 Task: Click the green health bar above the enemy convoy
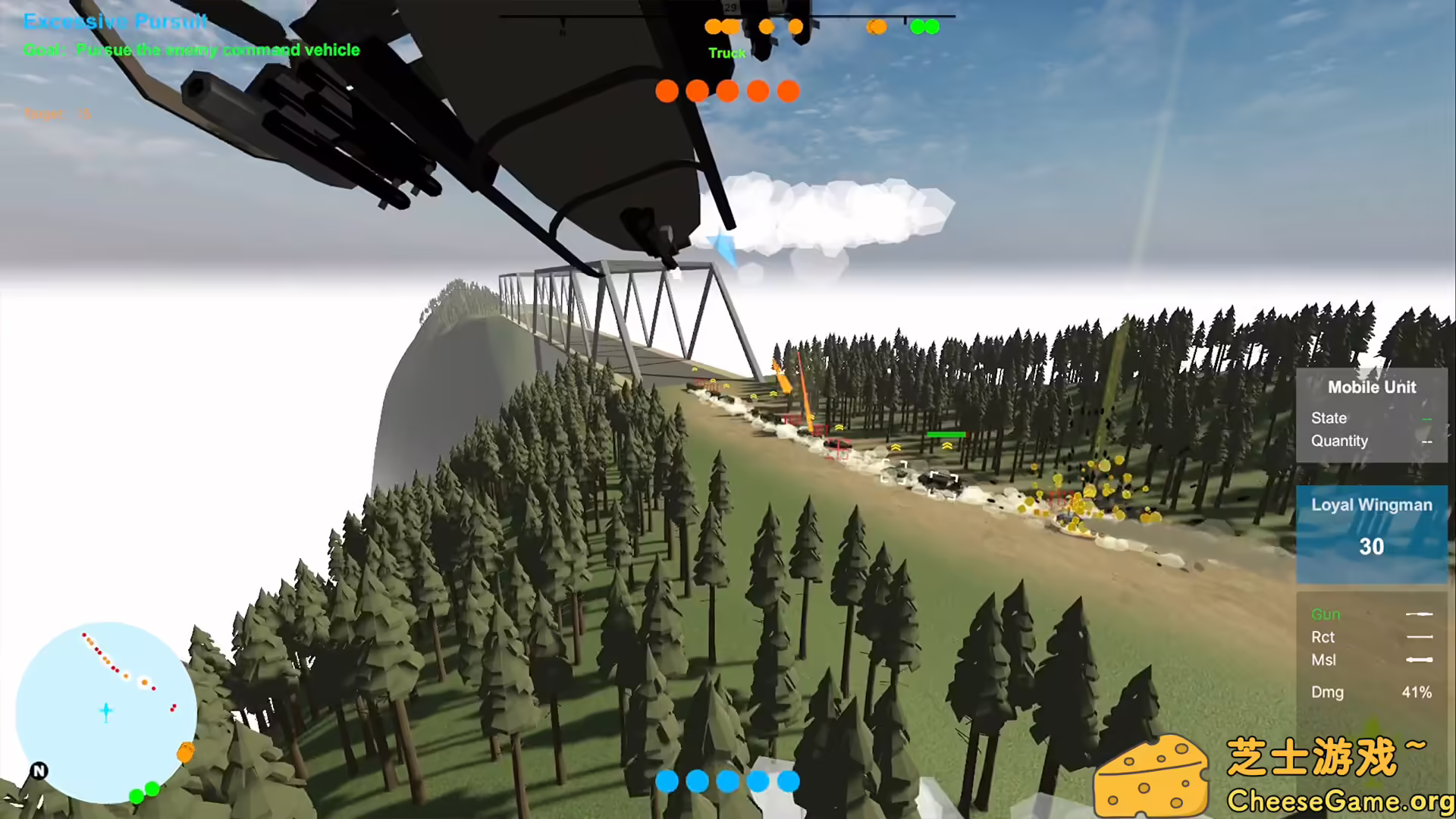(945, 435)
